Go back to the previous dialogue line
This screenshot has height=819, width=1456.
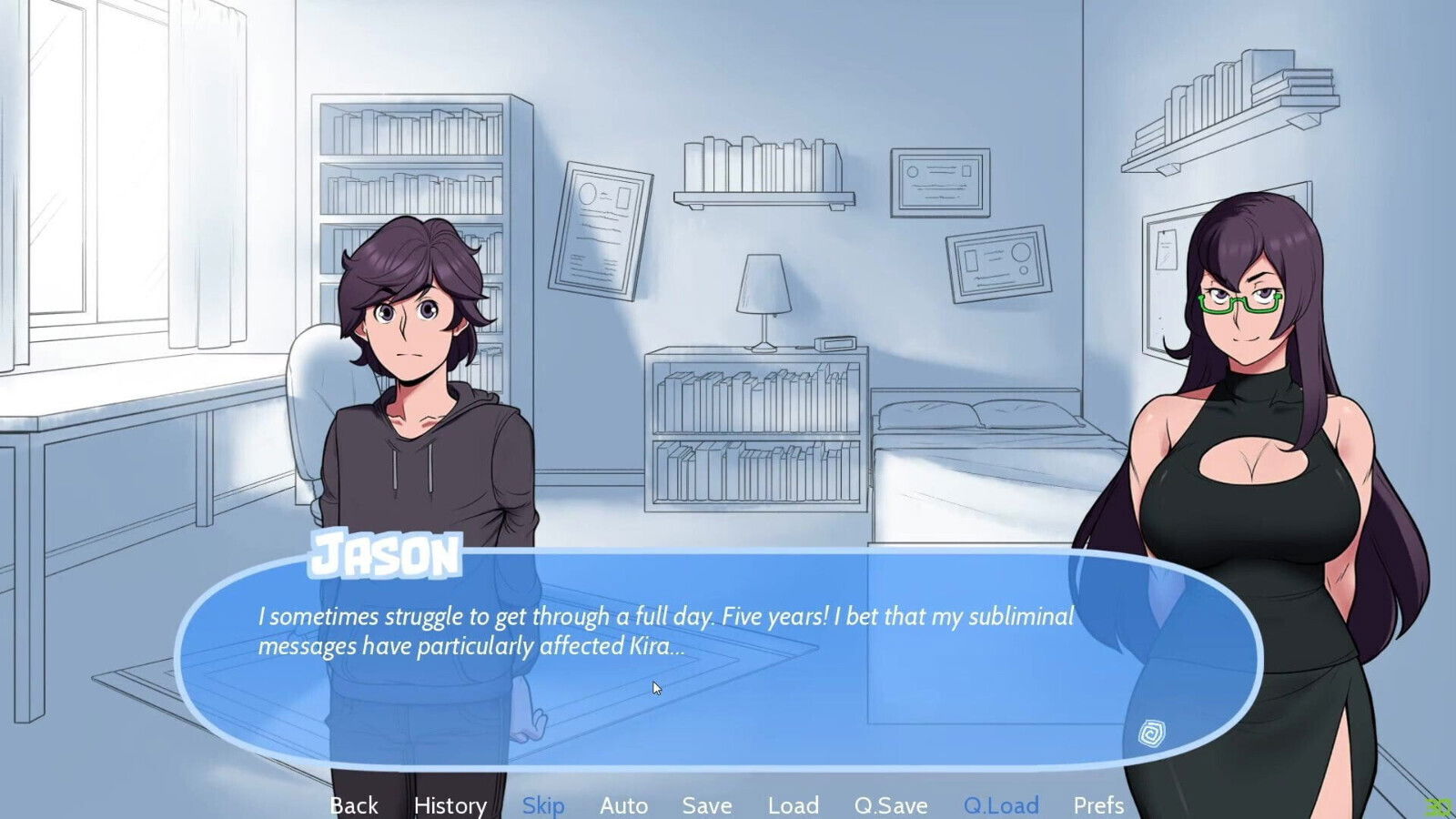point(353,805)
